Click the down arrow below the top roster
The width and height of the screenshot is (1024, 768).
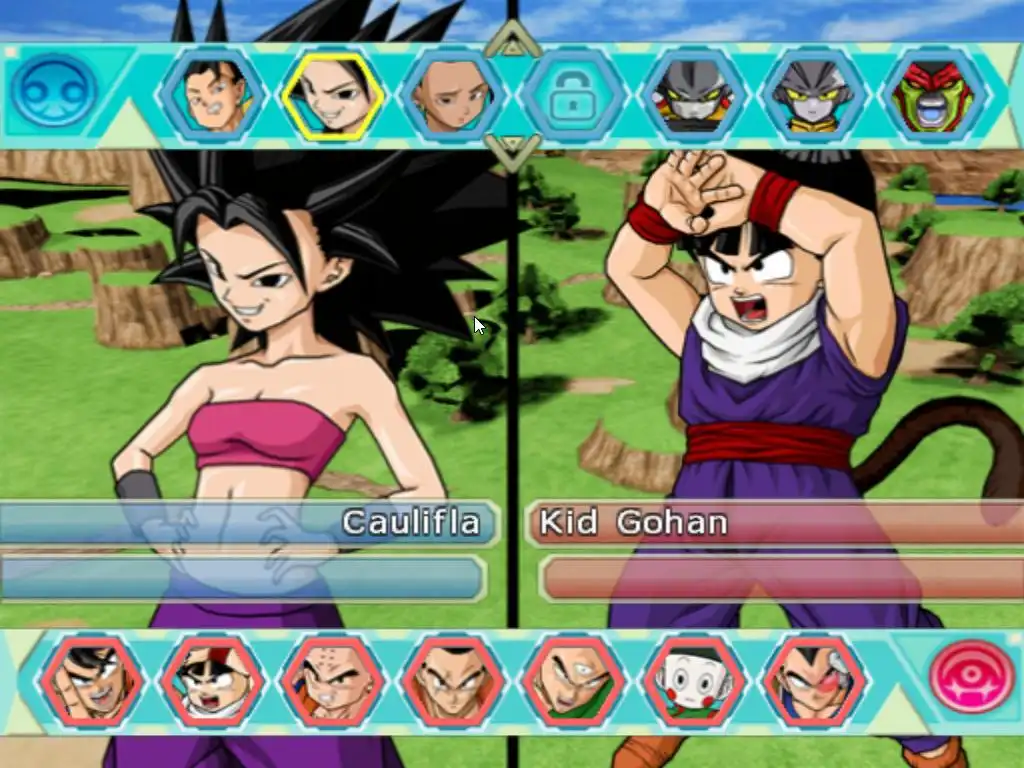click(512, 152)
